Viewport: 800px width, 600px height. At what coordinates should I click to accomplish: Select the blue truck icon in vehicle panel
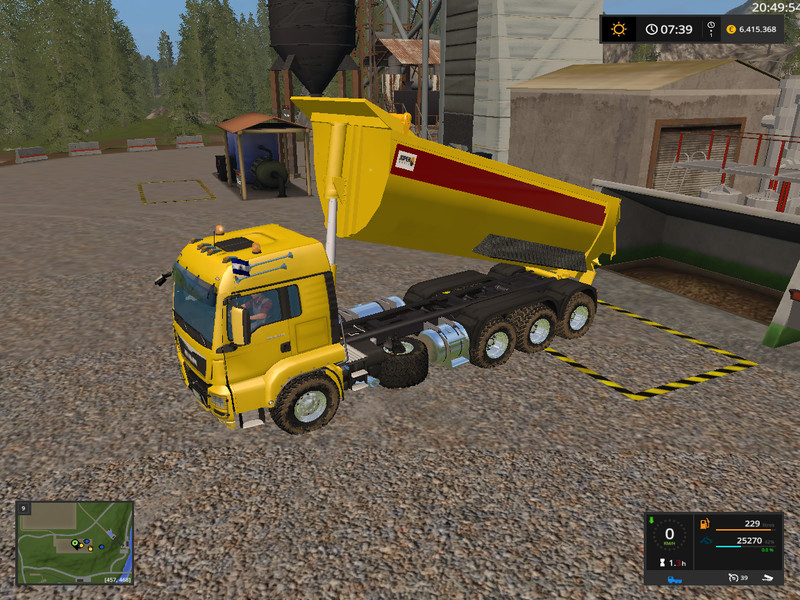pos(676,578)
